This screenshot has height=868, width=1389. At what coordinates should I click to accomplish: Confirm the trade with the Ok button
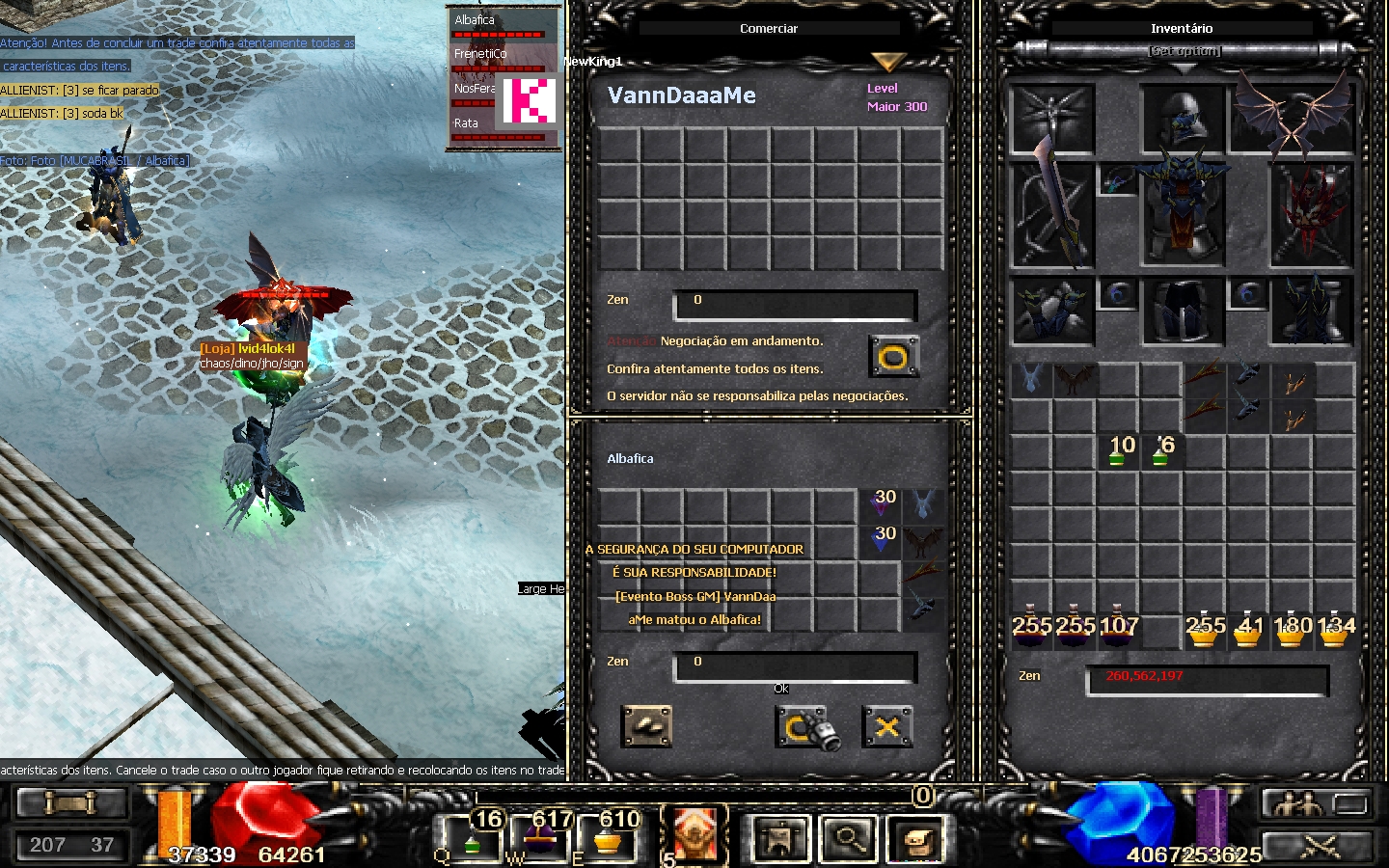click(802, 727)
